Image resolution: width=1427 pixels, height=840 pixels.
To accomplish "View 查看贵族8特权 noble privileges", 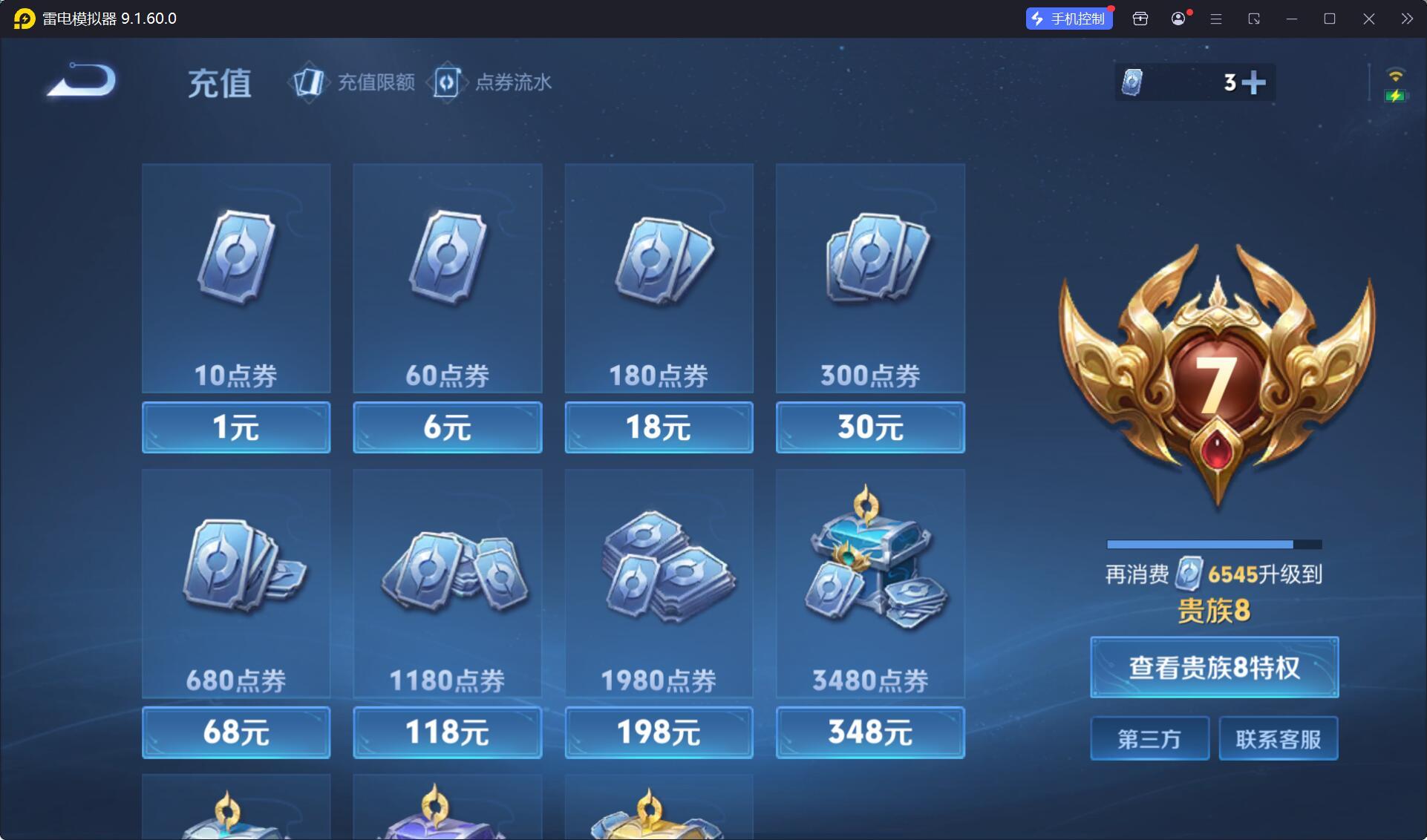I will 1214,667.
